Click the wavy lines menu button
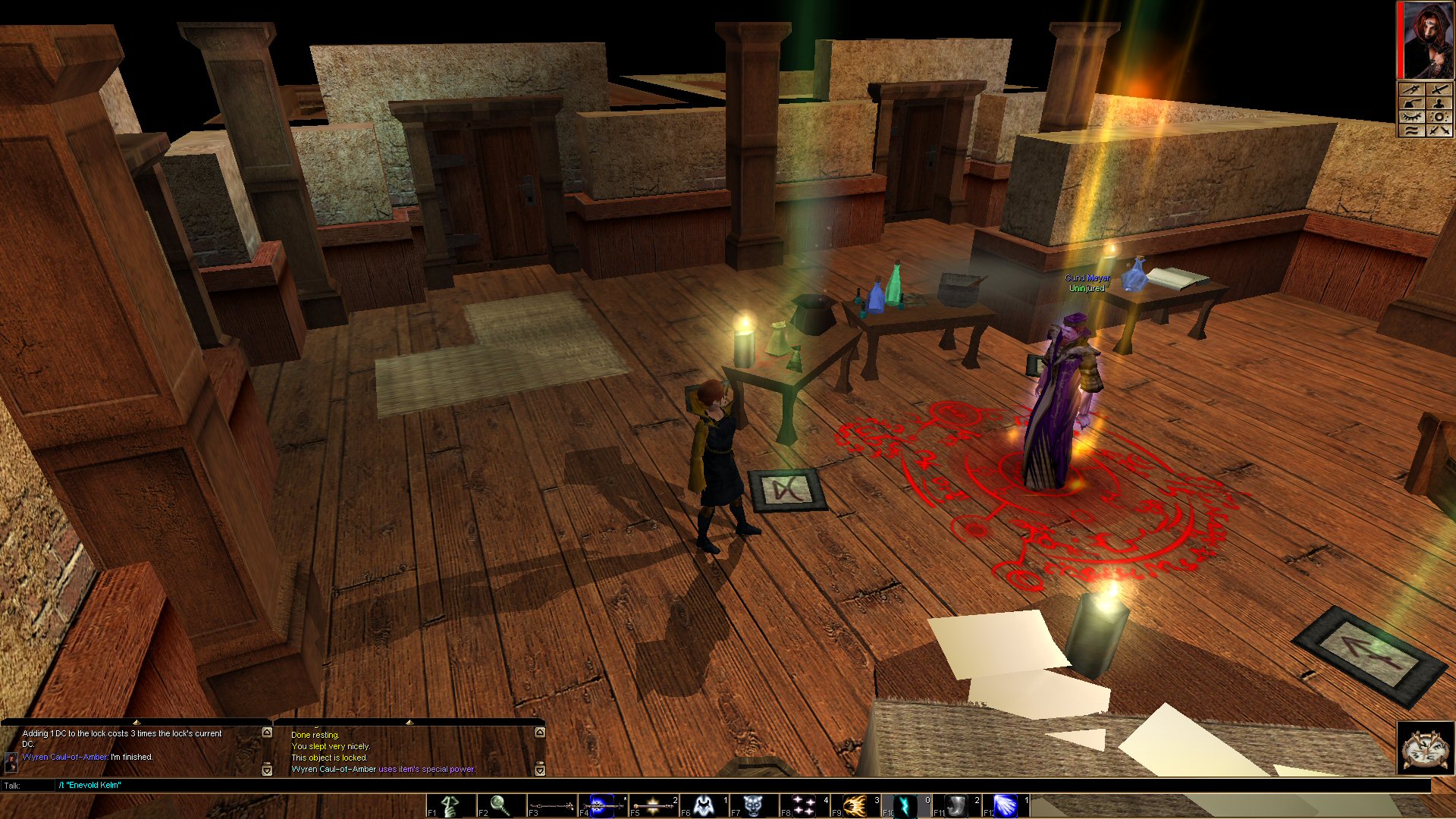The image size is (1456, 819). click(x=1411, y=130)
